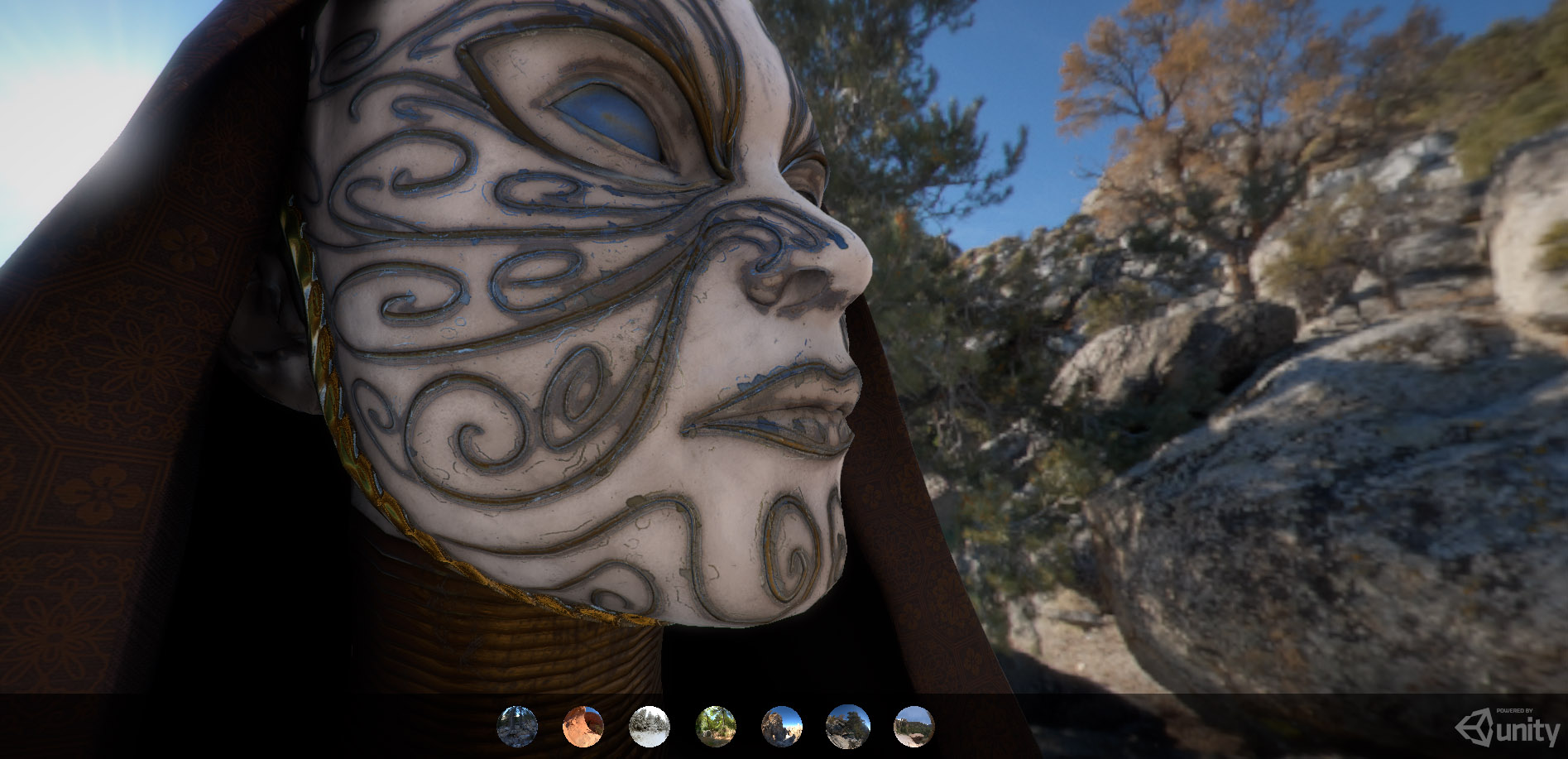Select the green sunlit forest environment

pos(716,727)
